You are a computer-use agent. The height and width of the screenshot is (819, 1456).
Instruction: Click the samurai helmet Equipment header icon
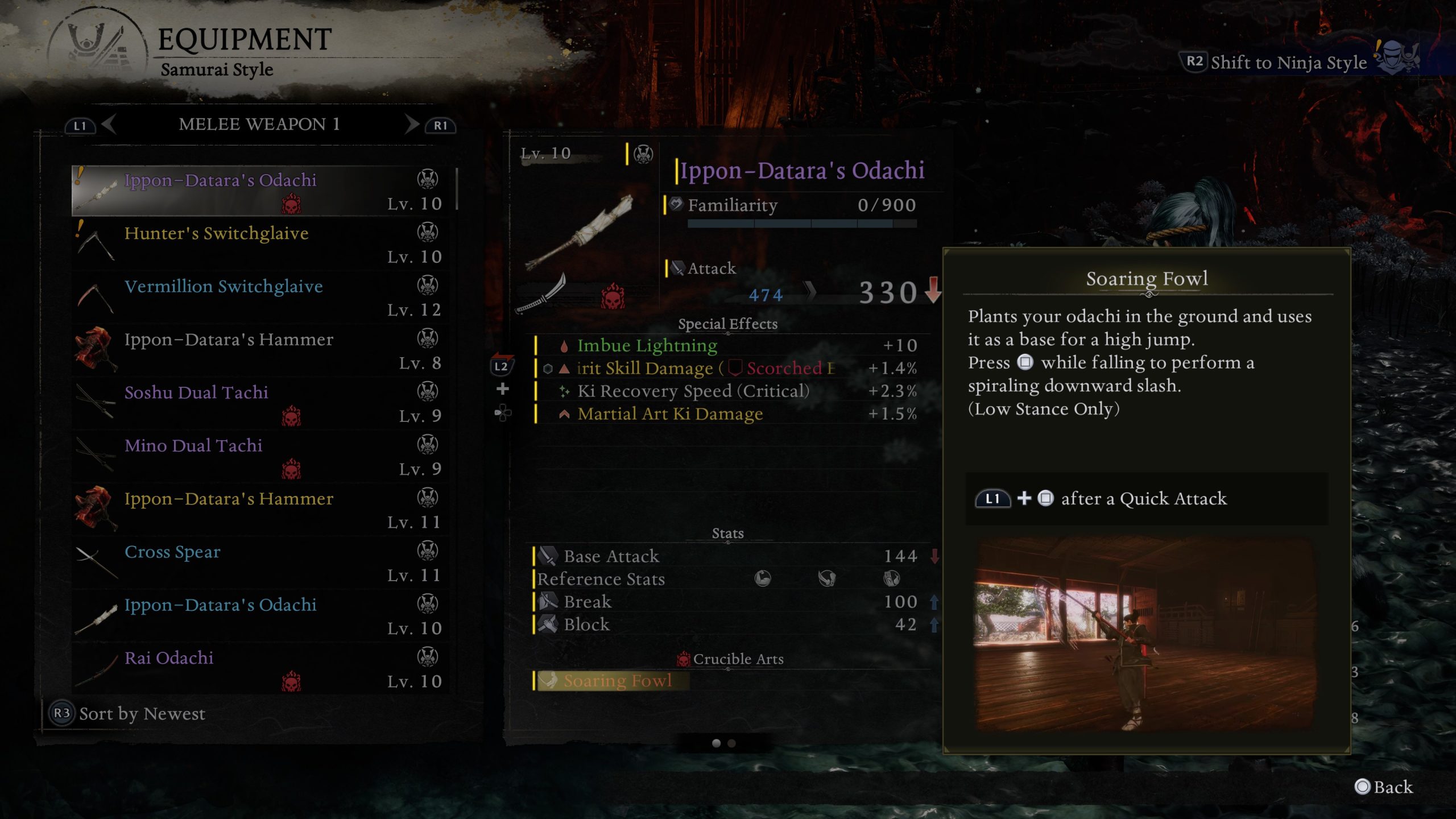[x=91, y=43]
